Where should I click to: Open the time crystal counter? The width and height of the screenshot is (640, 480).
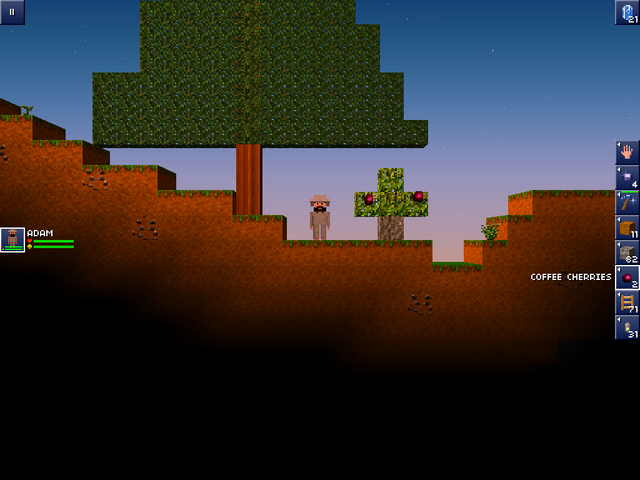coord(627,12)
